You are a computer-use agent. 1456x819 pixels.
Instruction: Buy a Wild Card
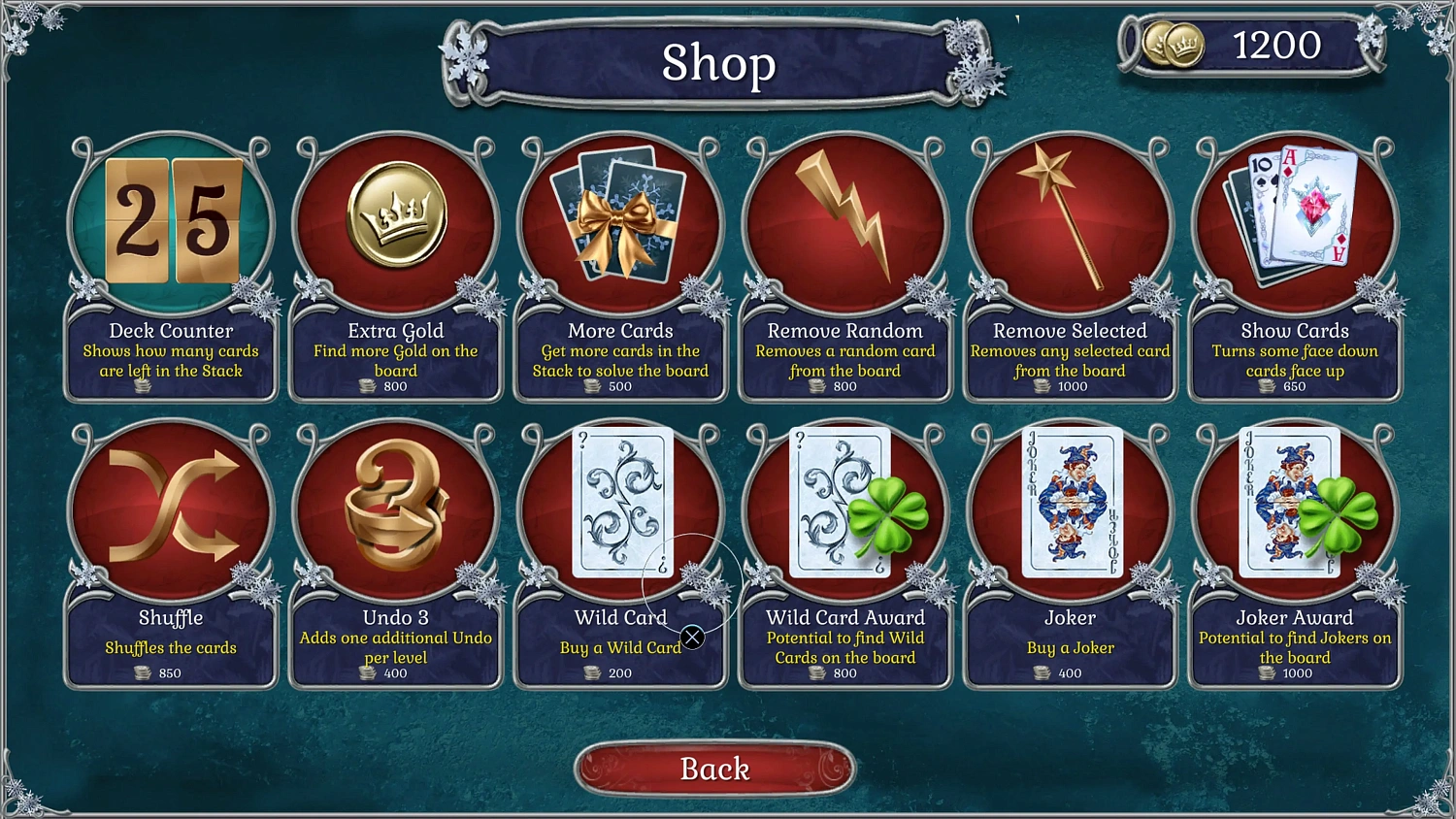tap(620, 505)
